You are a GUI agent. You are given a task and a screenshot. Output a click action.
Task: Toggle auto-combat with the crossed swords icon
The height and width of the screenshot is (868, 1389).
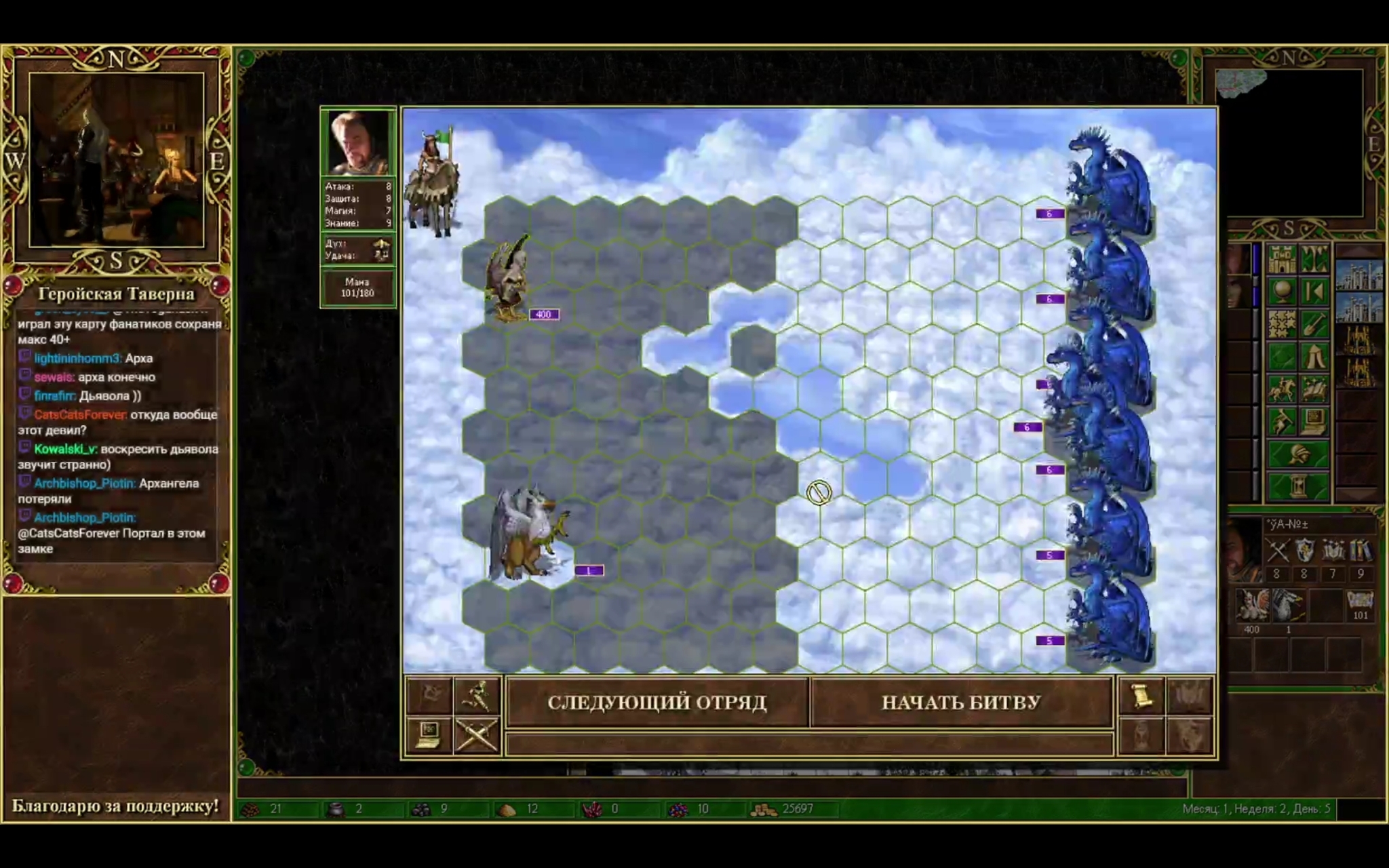477,734
